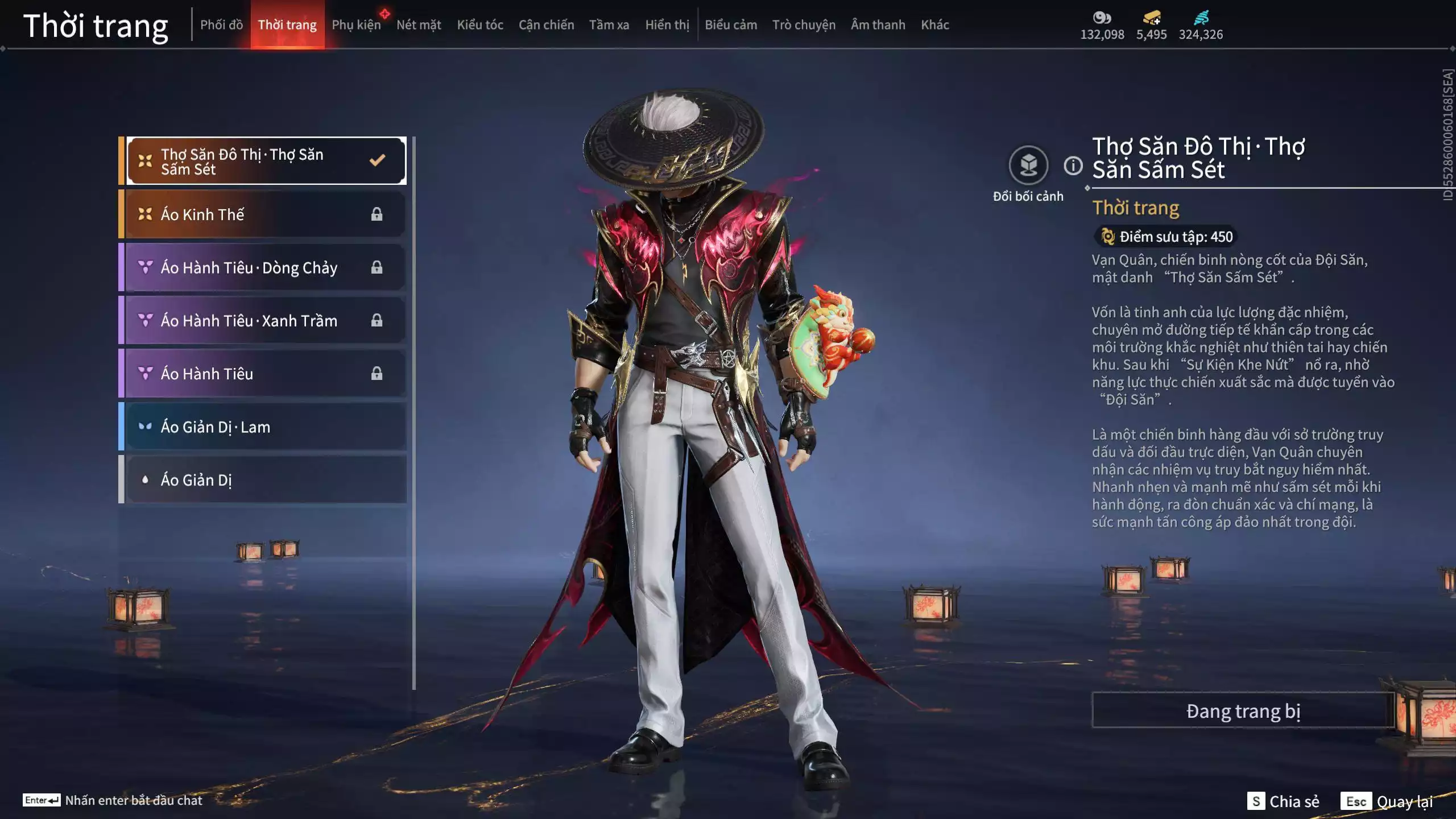This screenshot has height=819, width=1456.
Task: Switch to the Phối đồ tab
Action: point(221,25)
